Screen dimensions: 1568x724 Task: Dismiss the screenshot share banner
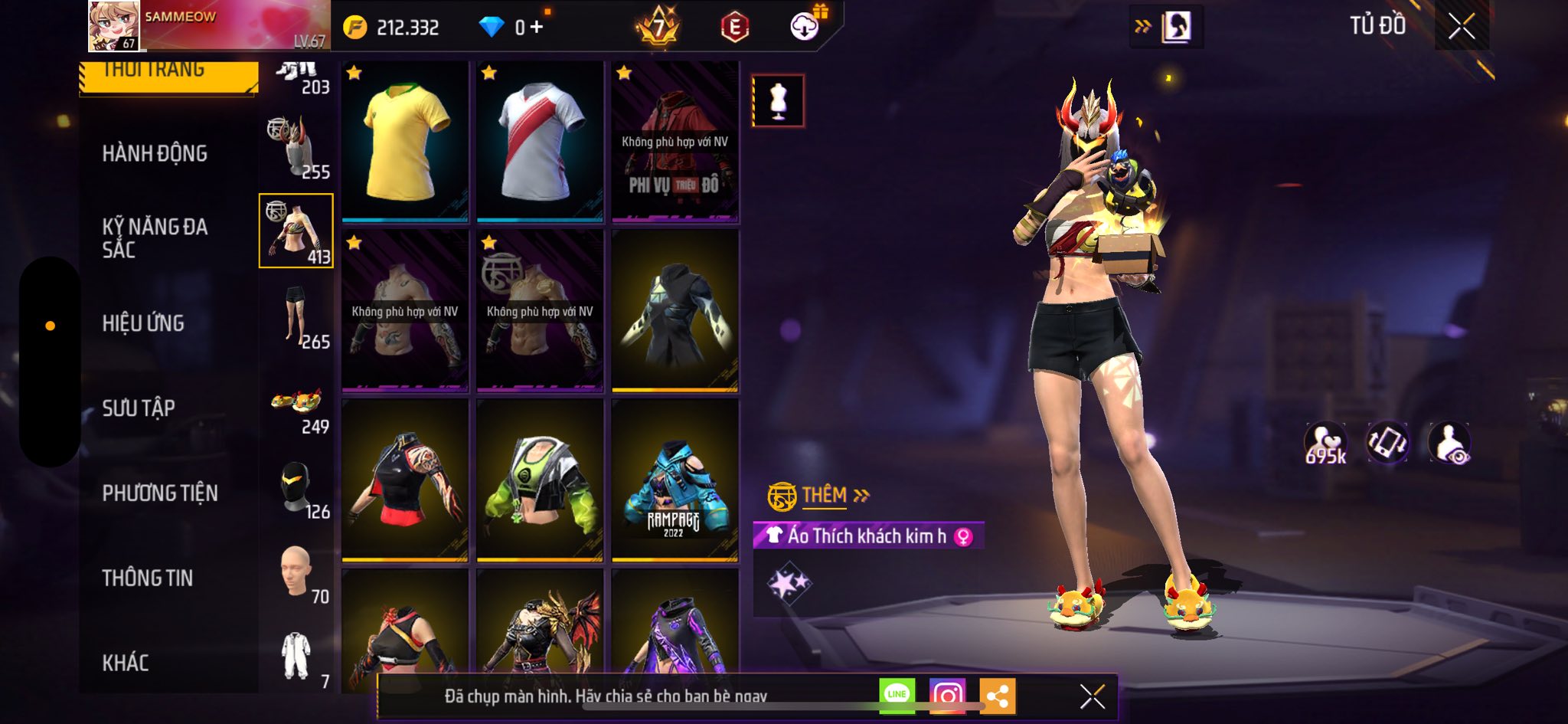1093,696
